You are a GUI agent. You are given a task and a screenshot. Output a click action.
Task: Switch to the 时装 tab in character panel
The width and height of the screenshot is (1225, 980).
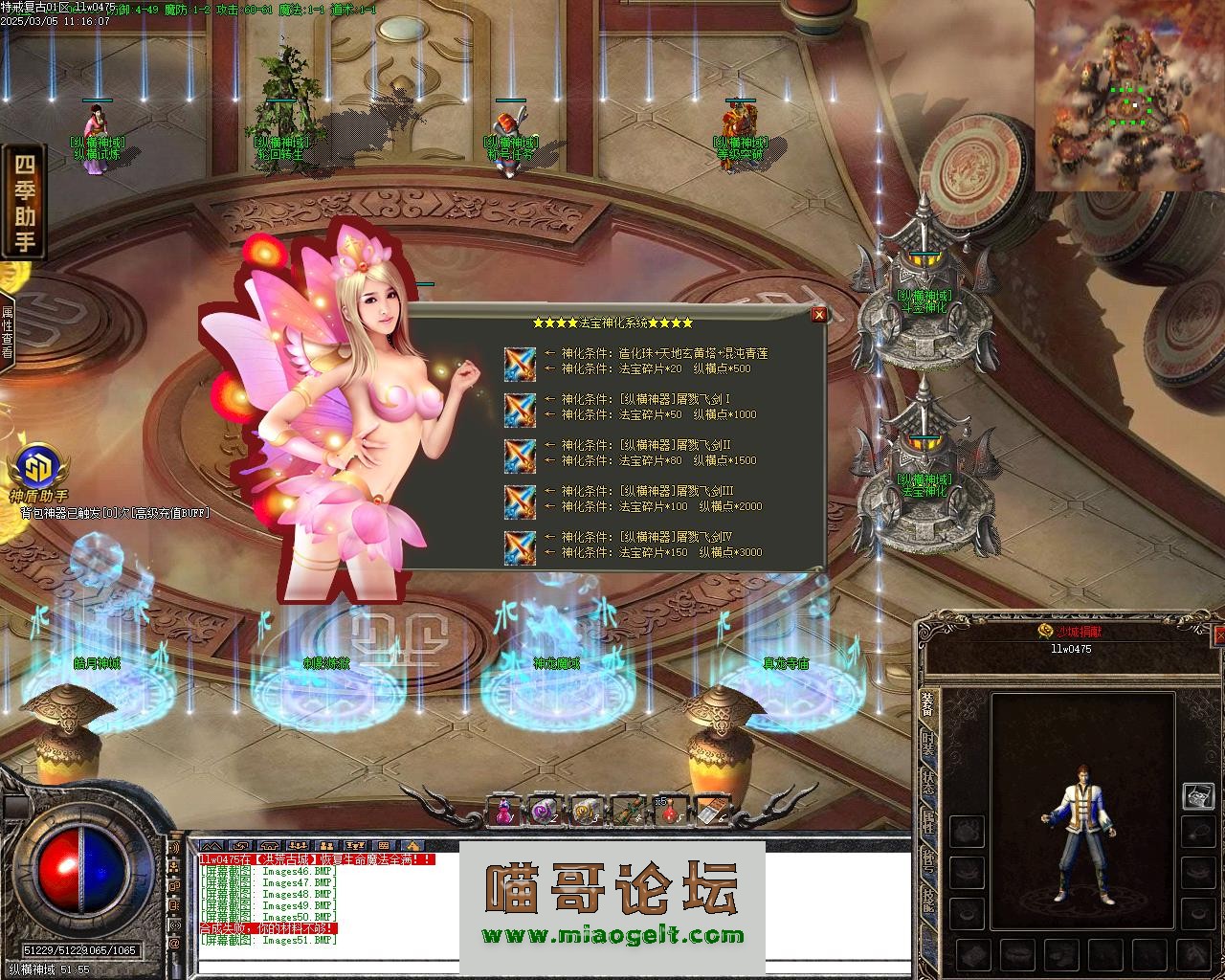point(927,747)
